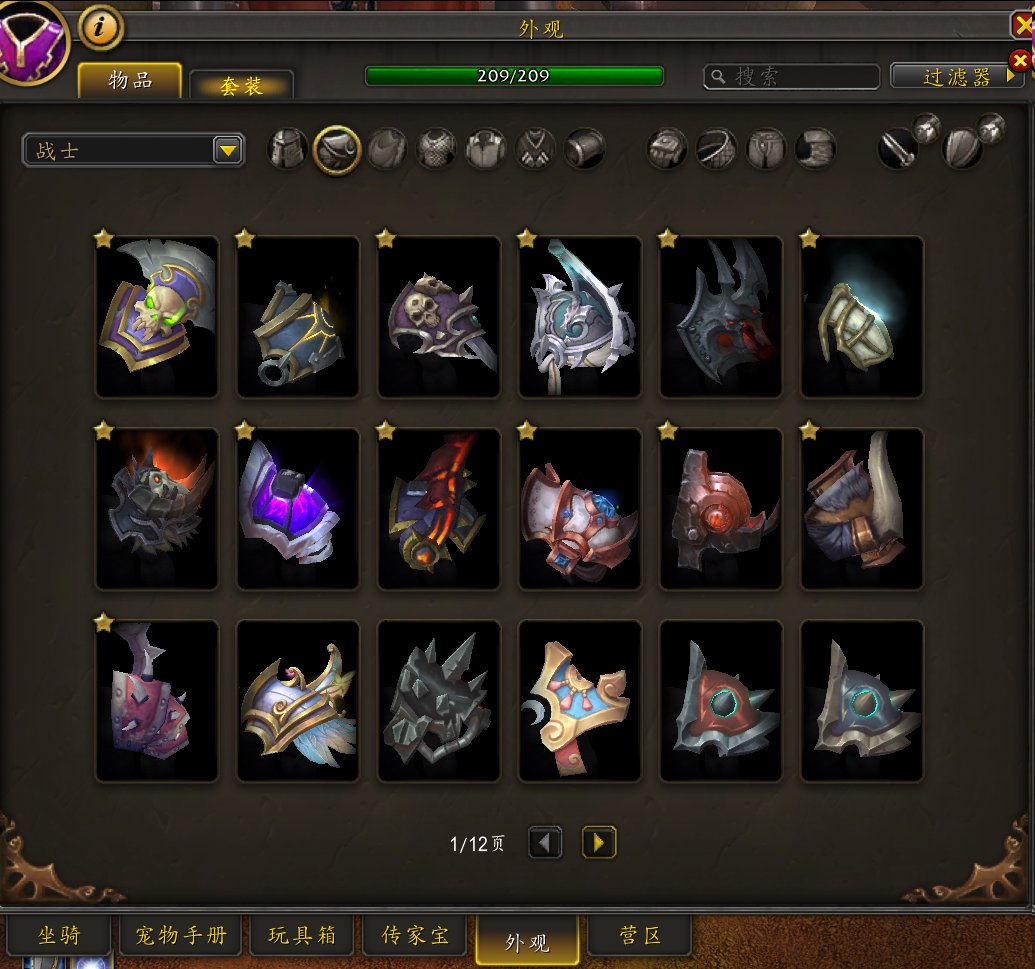Choose the green-eyed skull shoulder appearance

(157, 316)
